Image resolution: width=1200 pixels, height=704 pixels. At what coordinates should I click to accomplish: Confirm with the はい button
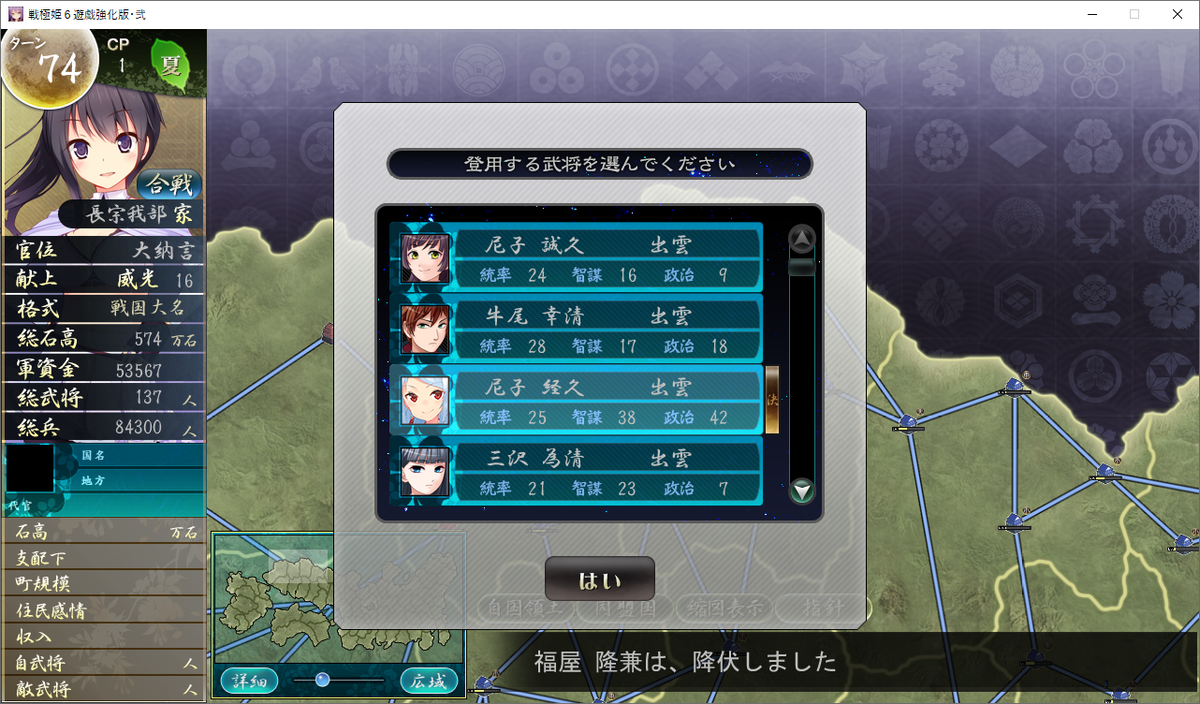coord(600,580)
